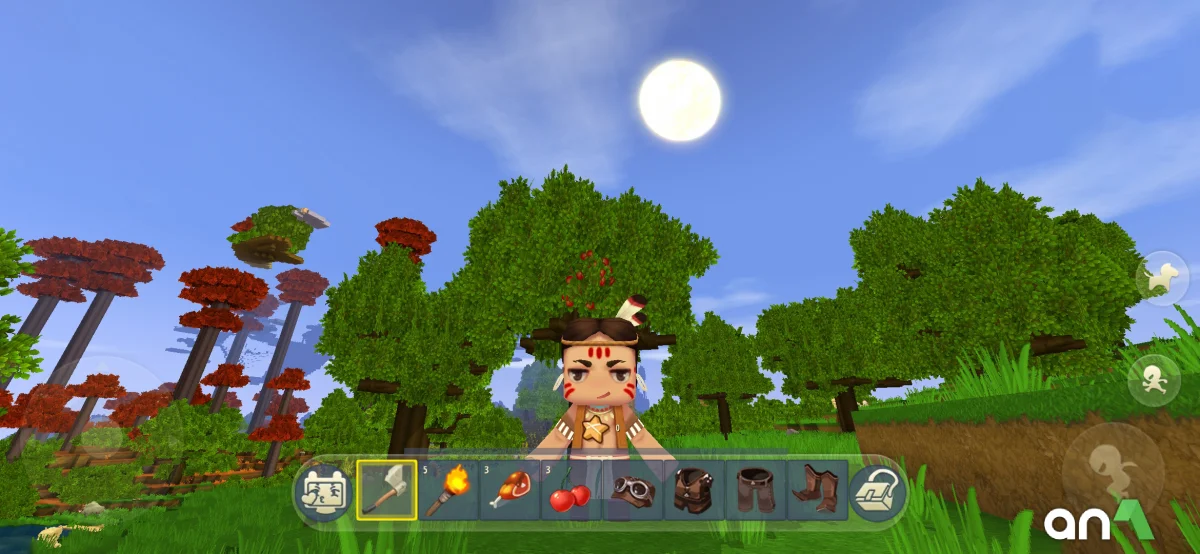Tap the face emote button beside hotbar

point(324,492)
